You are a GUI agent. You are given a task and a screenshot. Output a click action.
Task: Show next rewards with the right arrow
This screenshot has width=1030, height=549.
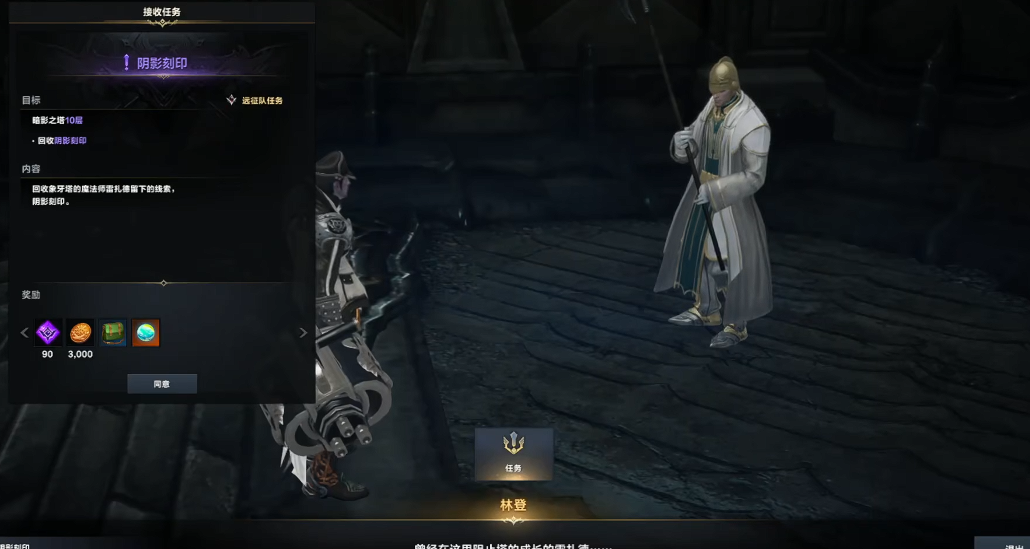click(x=304, y=333)
